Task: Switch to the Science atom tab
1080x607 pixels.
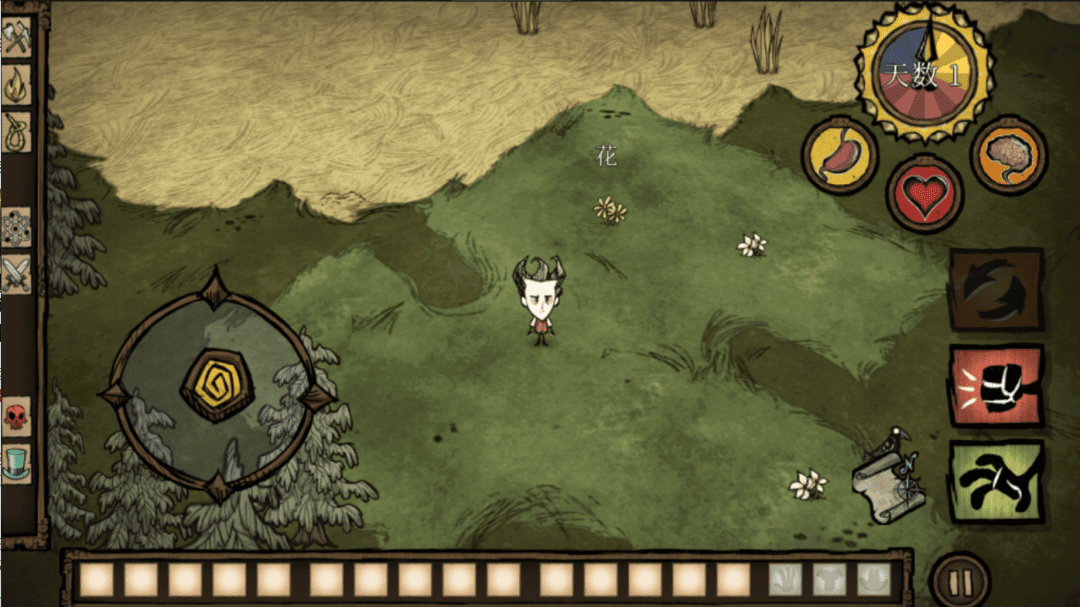Action: coord(17,227)
